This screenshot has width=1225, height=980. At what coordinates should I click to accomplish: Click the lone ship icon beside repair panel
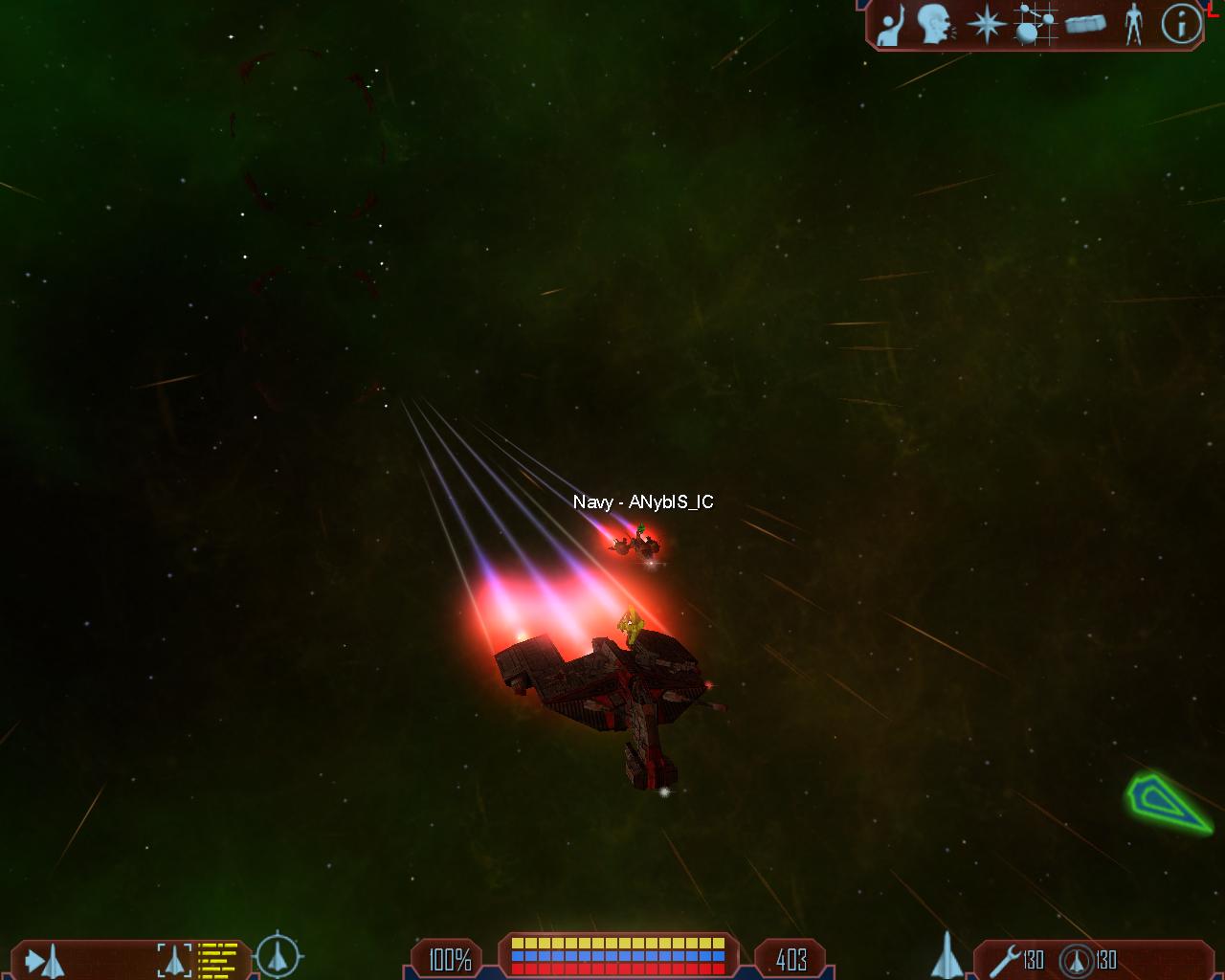tap(946, 955)
